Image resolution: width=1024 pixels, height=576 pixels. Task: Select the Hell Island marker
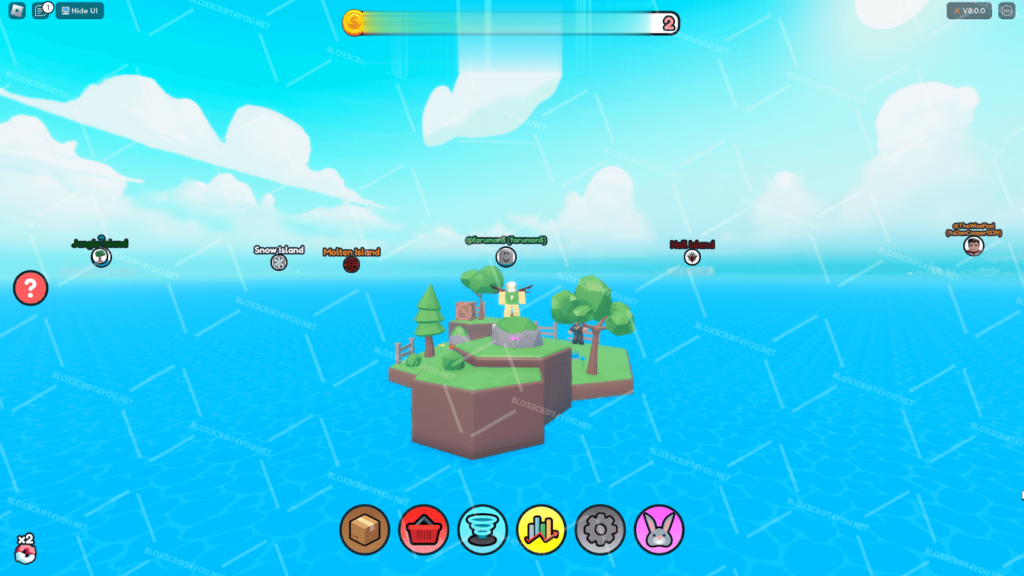pos(692,257)
